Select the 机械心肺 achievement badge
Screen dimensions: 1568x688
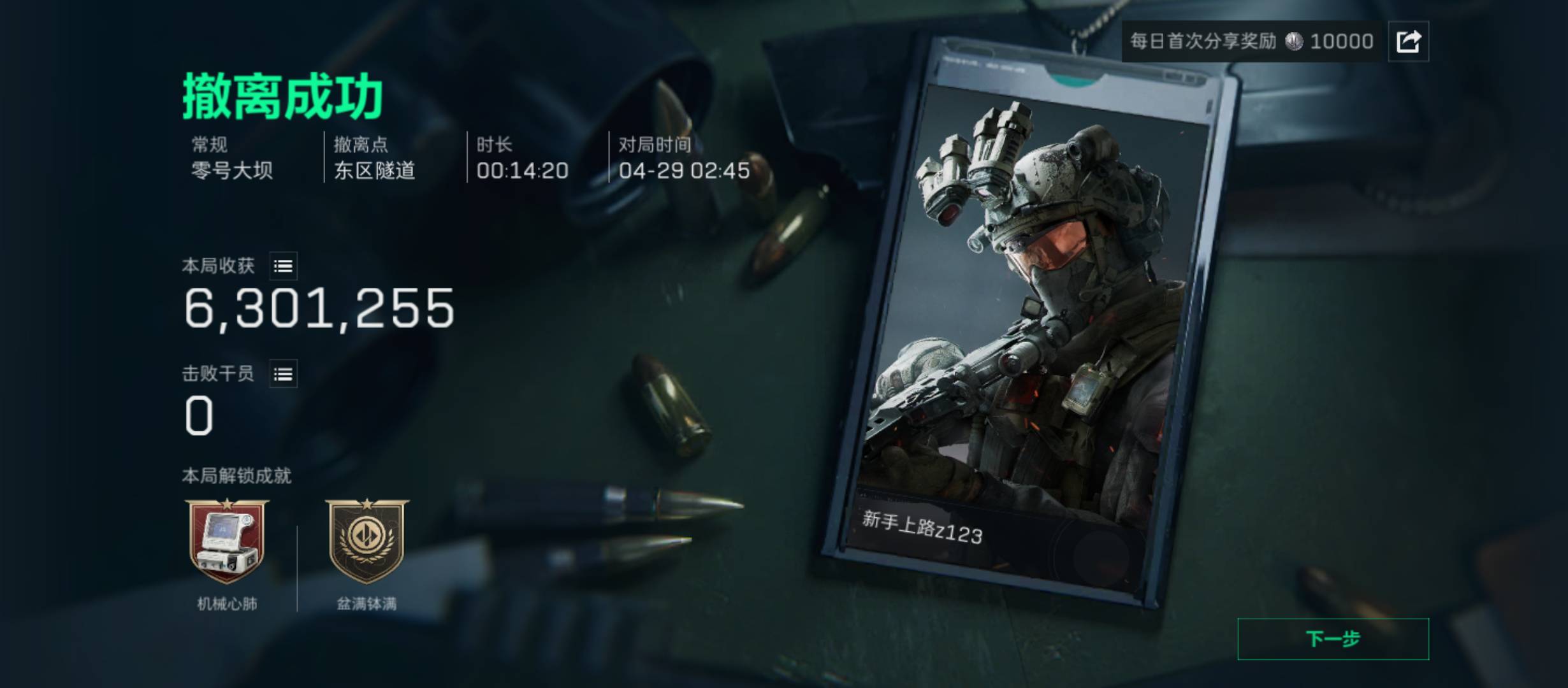pos(227,541)
